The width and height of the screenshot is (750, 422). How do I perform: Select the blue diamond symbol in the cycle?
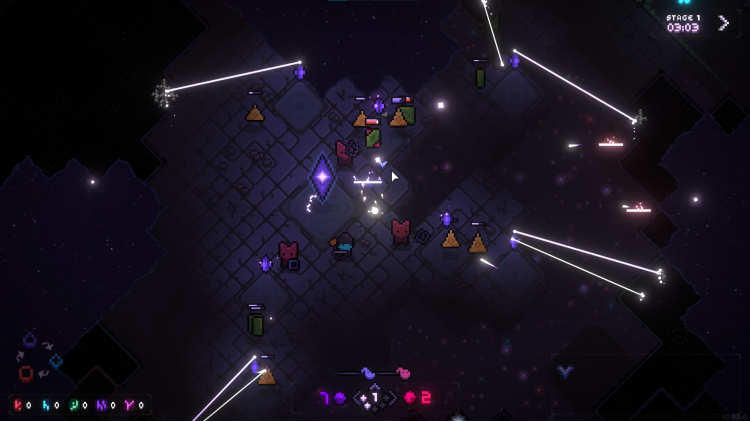(56, 361)
